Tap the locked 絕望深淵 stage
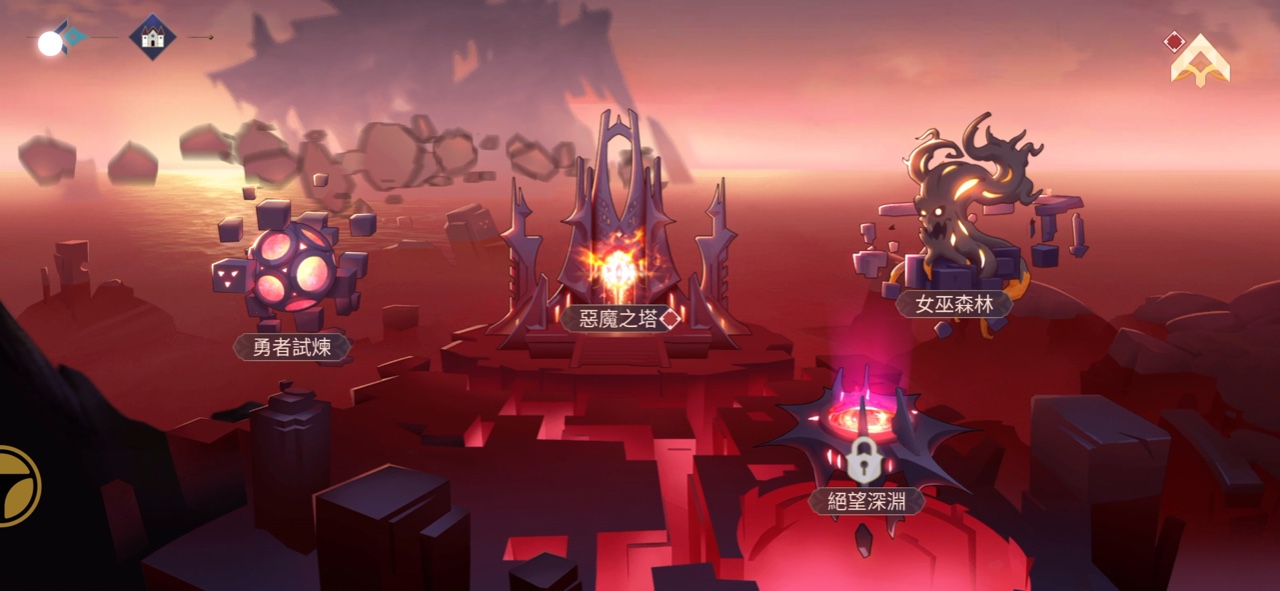Screen dimensions: 1280x591 (865, 499)
